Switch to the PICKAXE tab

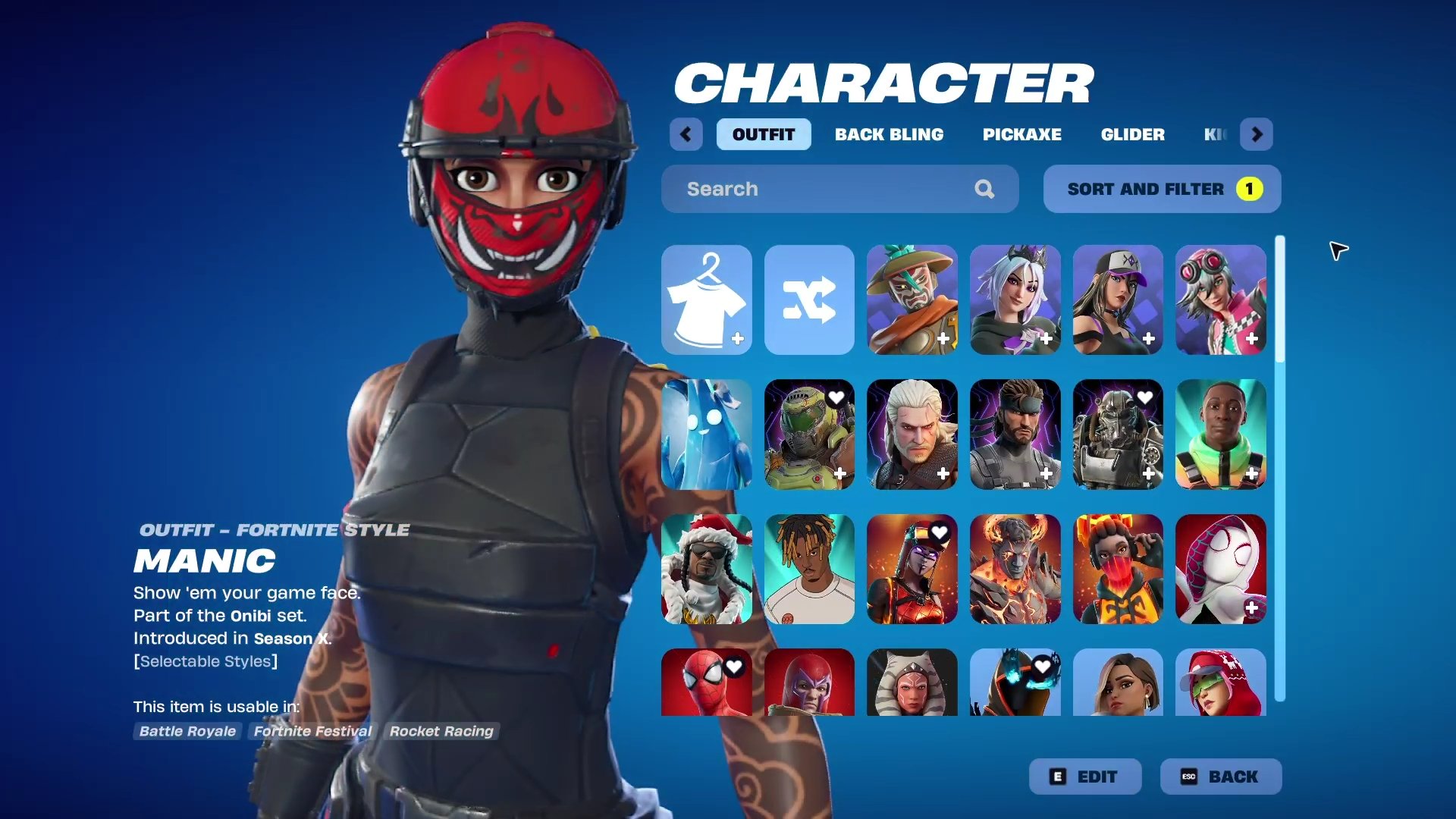[x=1021, y=134]
